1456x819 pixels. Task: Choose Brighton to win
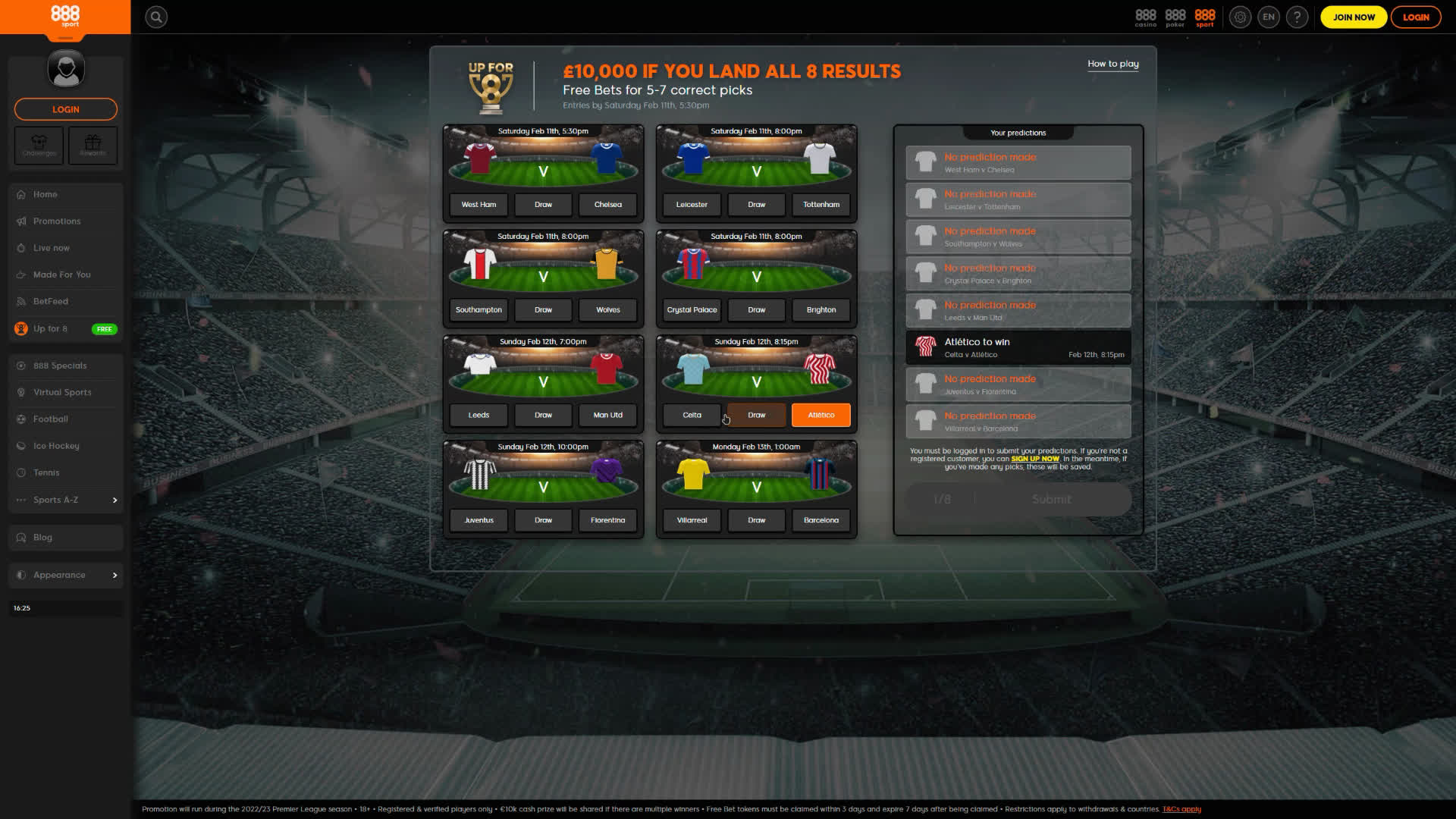[x=821, y=310]
